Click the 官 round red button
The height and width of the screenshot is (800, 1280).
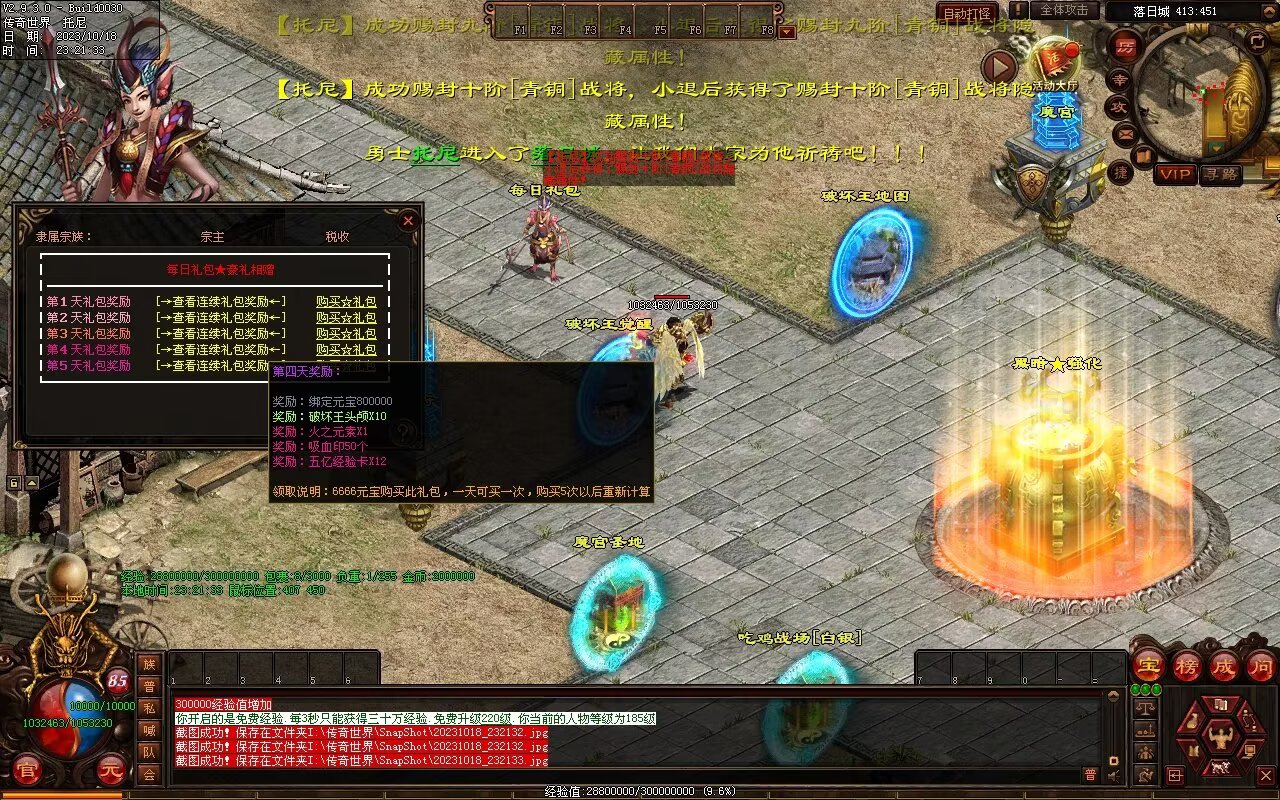[x=27, y=770]
